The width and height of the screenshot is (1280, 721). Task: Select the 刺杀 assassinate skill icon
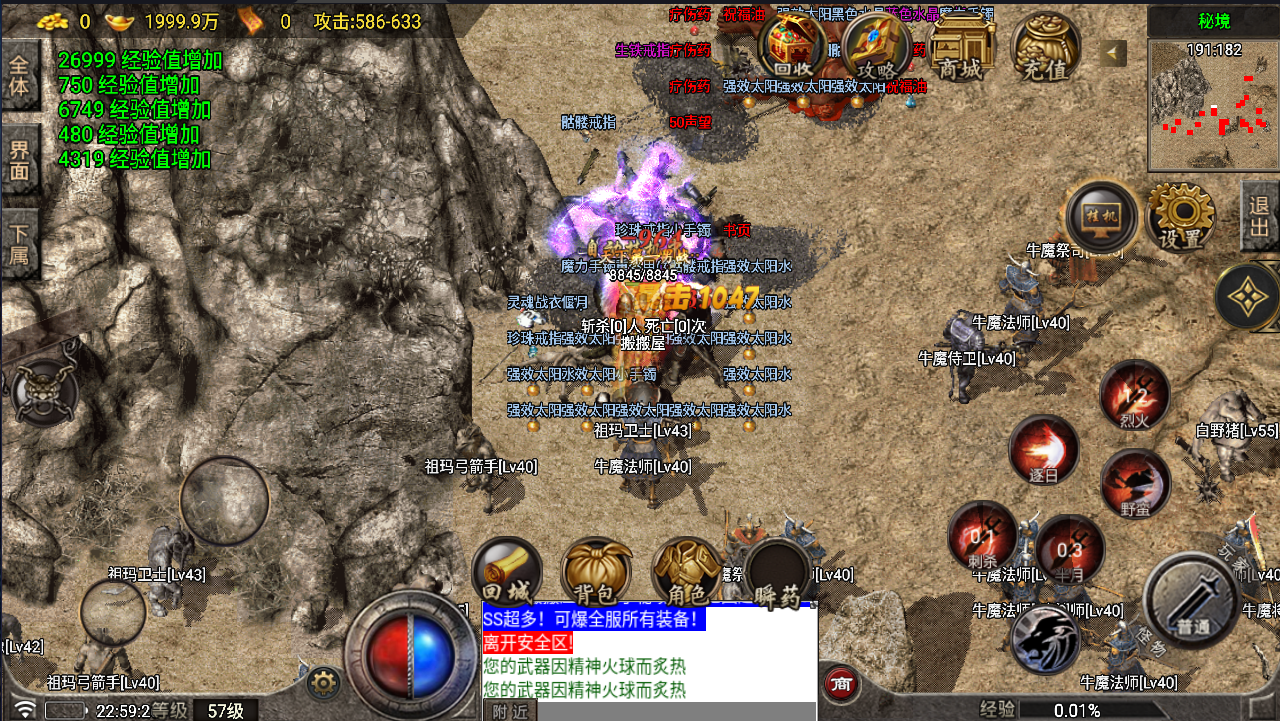(x=981, y=535)
